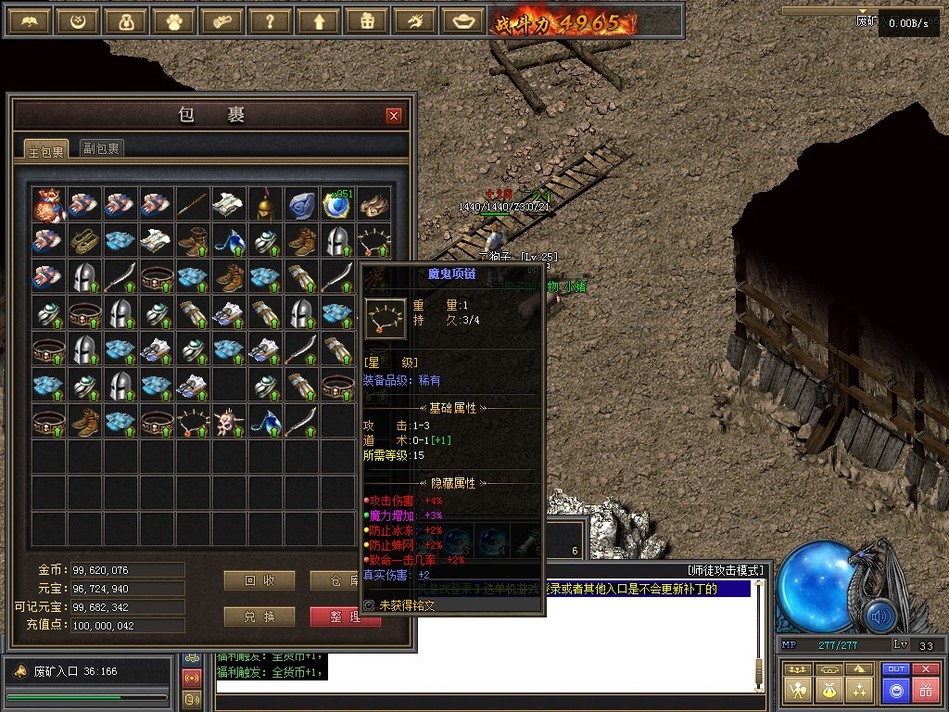Click the 回收 recycle button

(x=259, y=581)
